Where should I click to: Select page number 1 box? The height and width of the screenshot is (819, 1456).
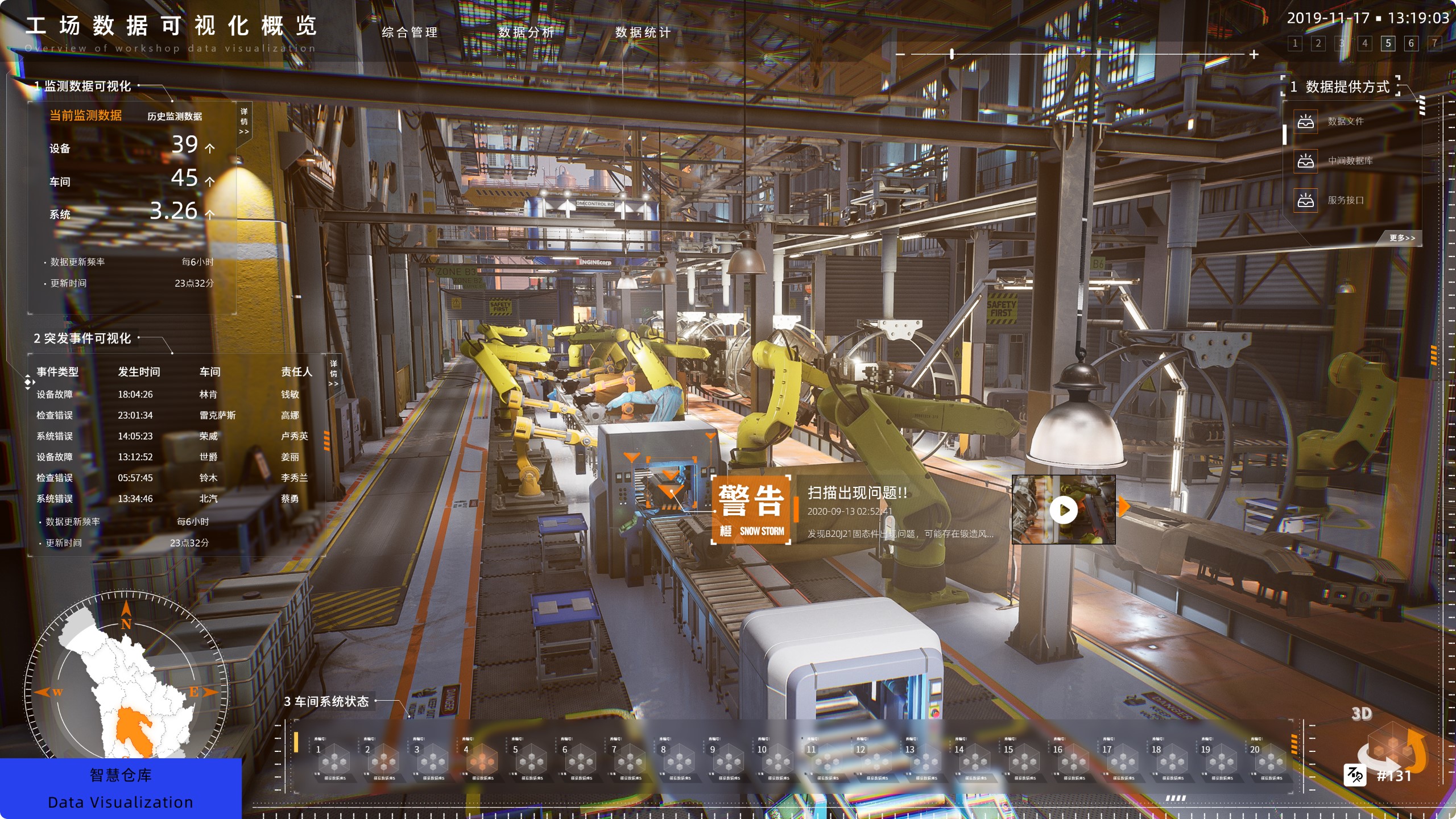[x=1295, y=43]
